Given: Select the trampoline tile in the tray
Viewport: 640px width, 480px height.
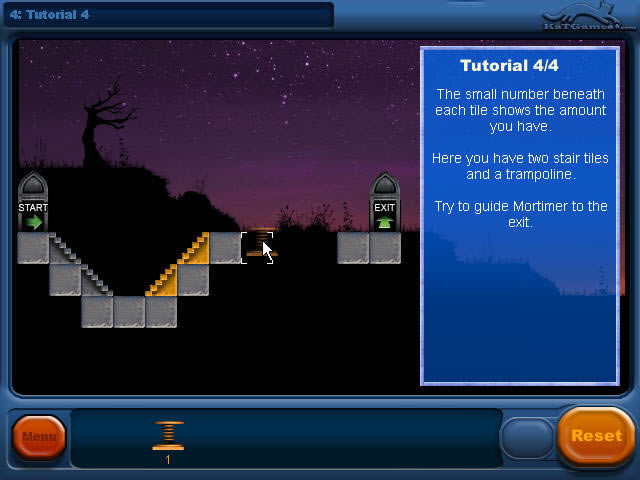Looking at the screenshot, I should pyautogui.click(x=168, y=436).
